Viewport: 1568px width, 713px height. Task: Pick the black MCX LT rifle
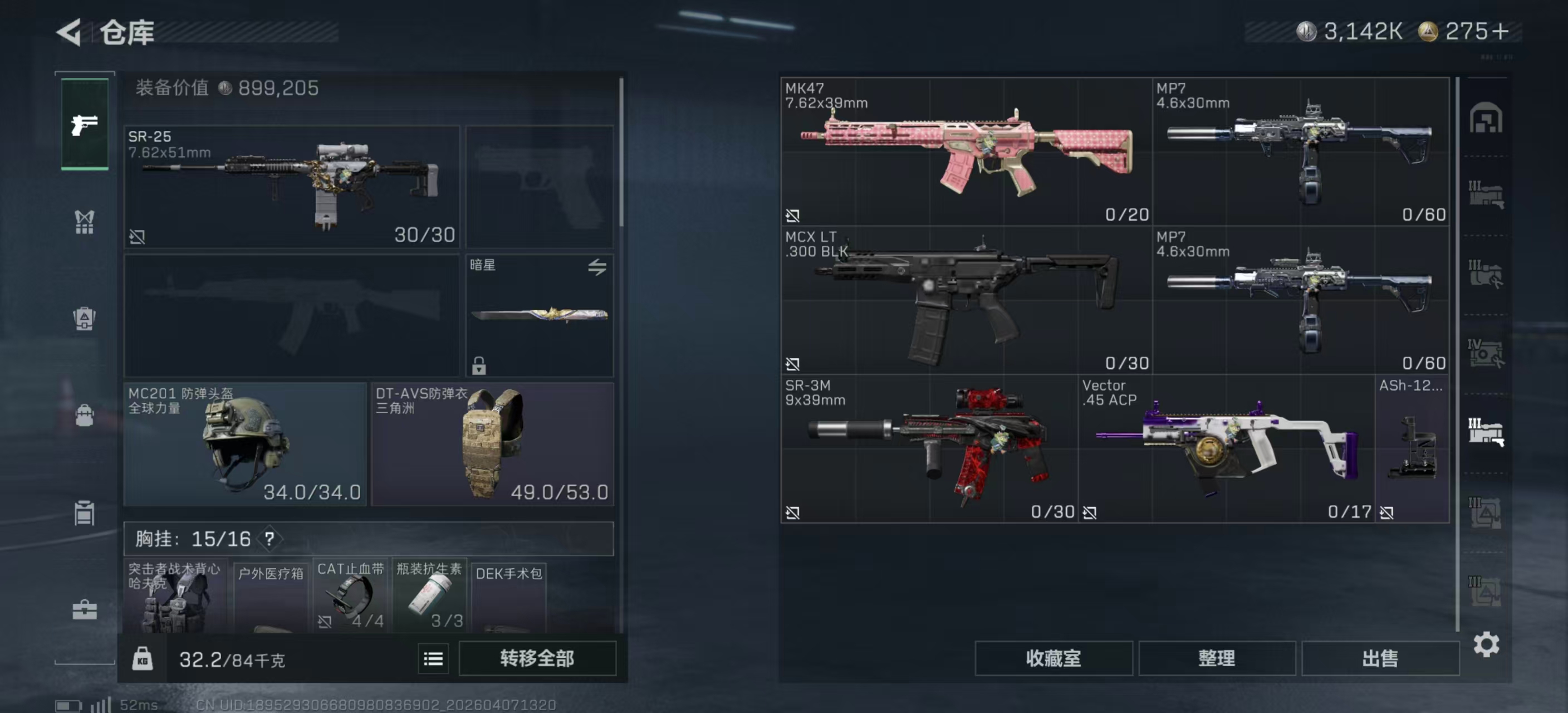pyautogui.click(x=966, y=300)
